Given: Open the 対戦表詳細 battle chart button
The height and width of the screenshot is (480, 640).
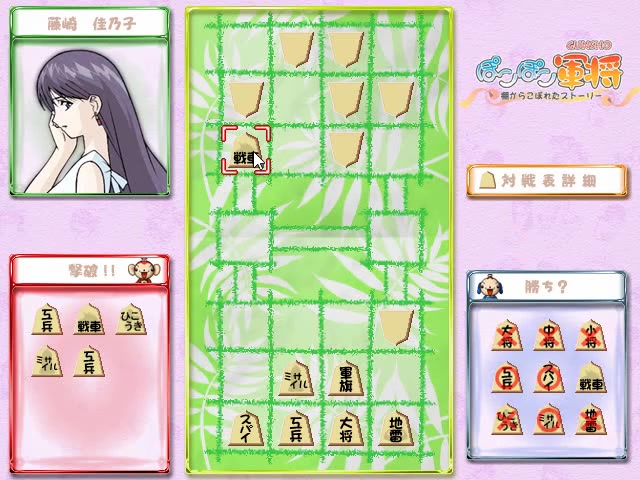Looking at the screenshot, I should point(546,180).
